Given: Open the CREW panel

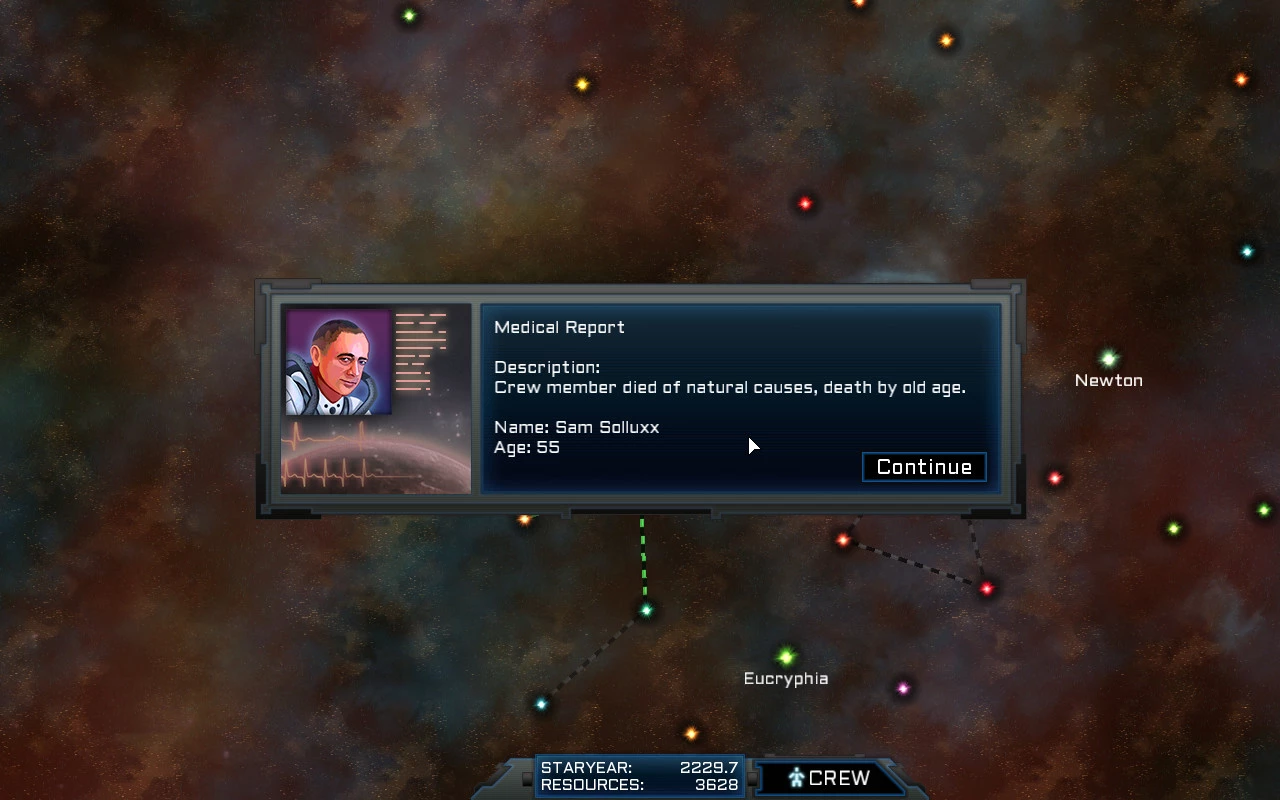Looking at the screenshot, I should tap(829, 778).
